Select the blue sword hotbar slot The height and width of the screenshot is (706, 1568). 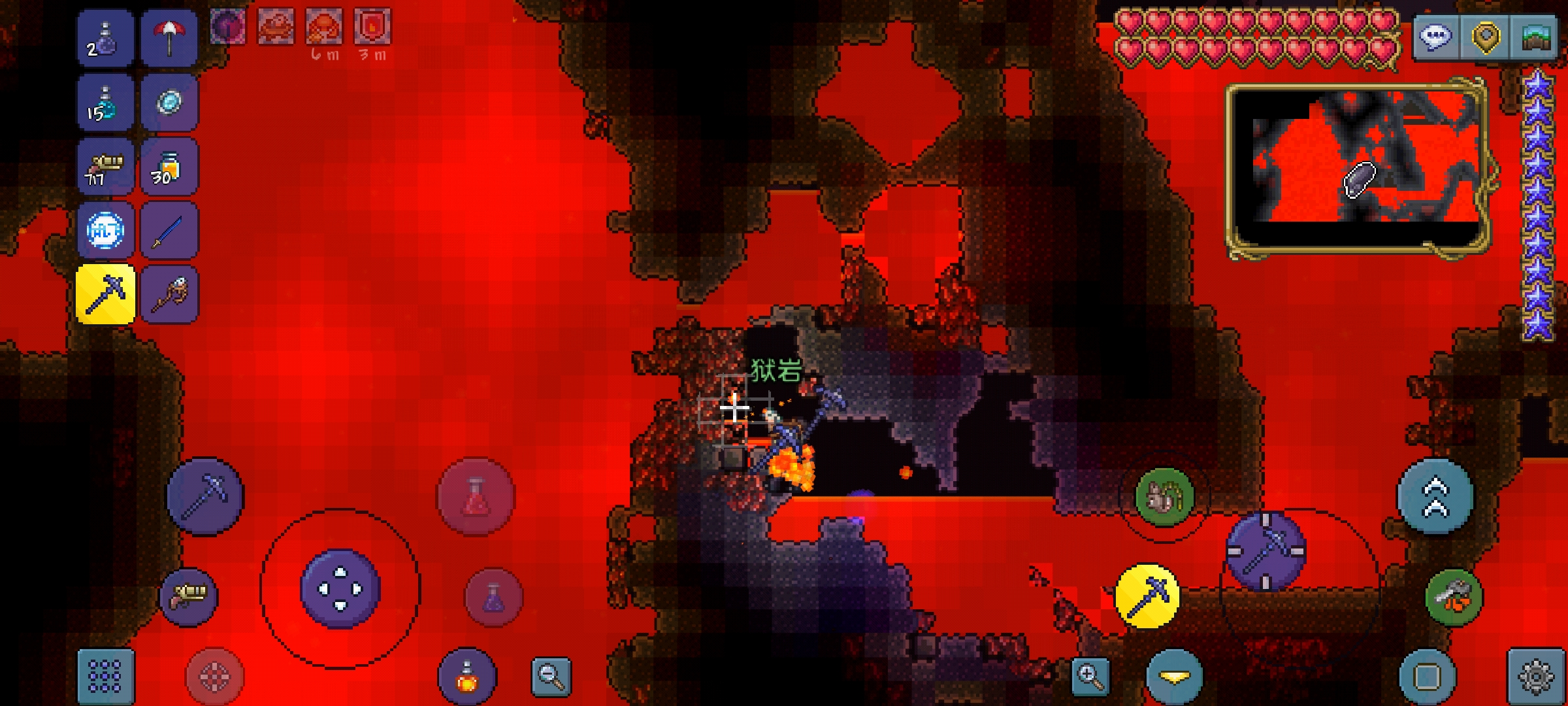(x=169, y=231)
